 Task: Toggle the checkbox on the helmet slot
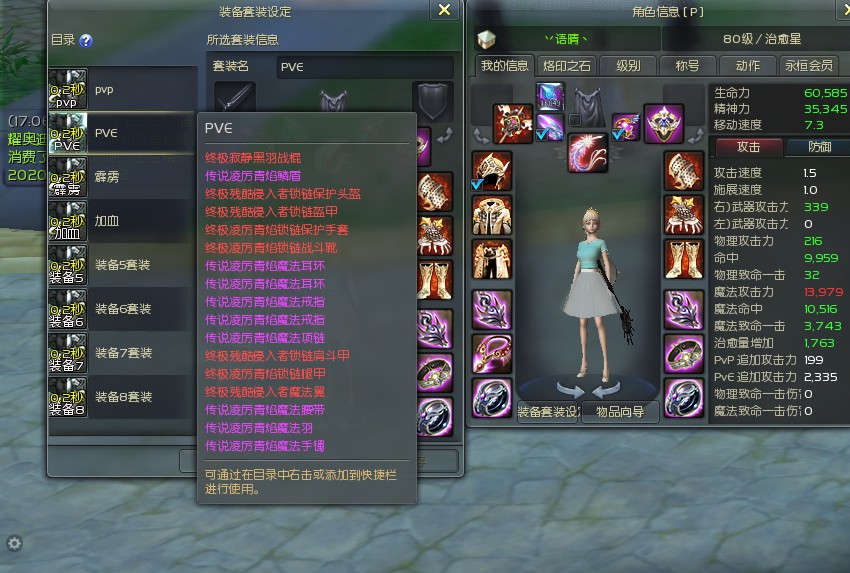pyautogui.click(x=477, y=185)
